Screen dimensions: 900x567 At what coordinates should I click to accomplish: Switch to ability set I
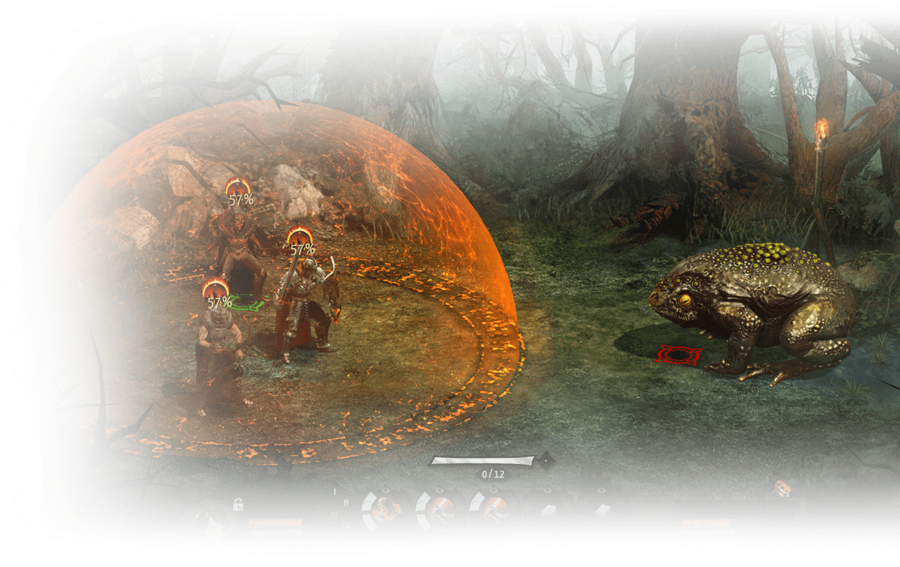(x=334, y=491)
